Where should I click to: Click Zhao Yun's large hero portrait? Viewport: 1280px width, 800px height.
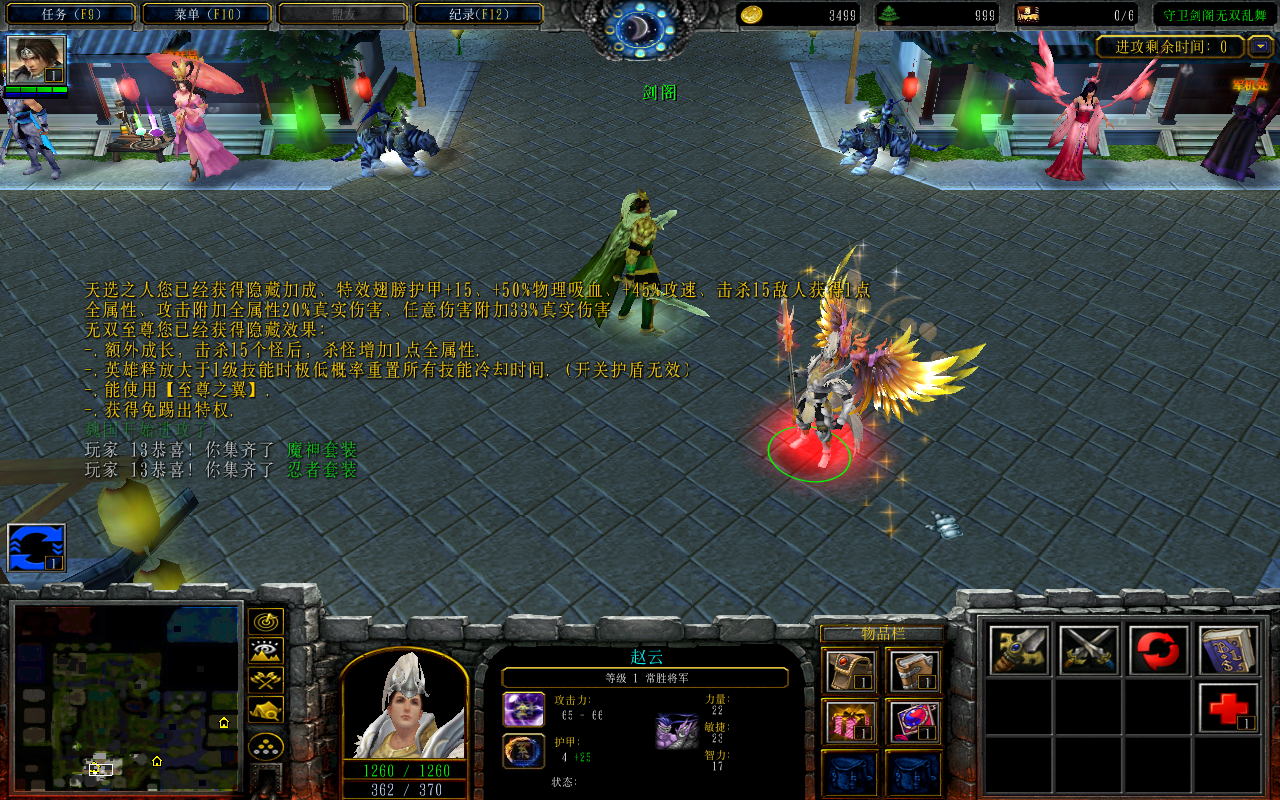[x=405, y=705]
